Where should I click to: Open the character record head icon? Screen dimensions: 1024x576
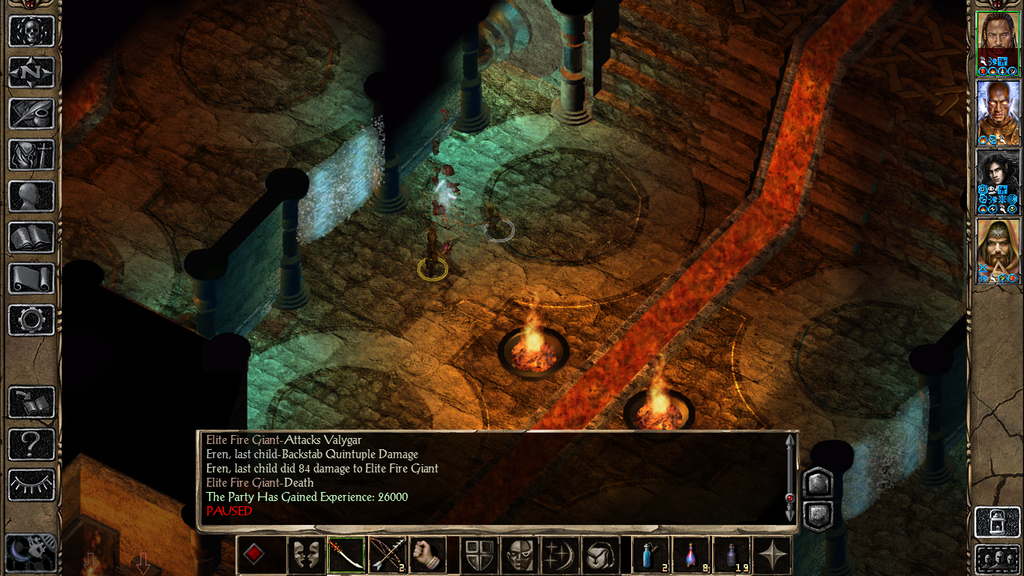(x=31, y=195)
